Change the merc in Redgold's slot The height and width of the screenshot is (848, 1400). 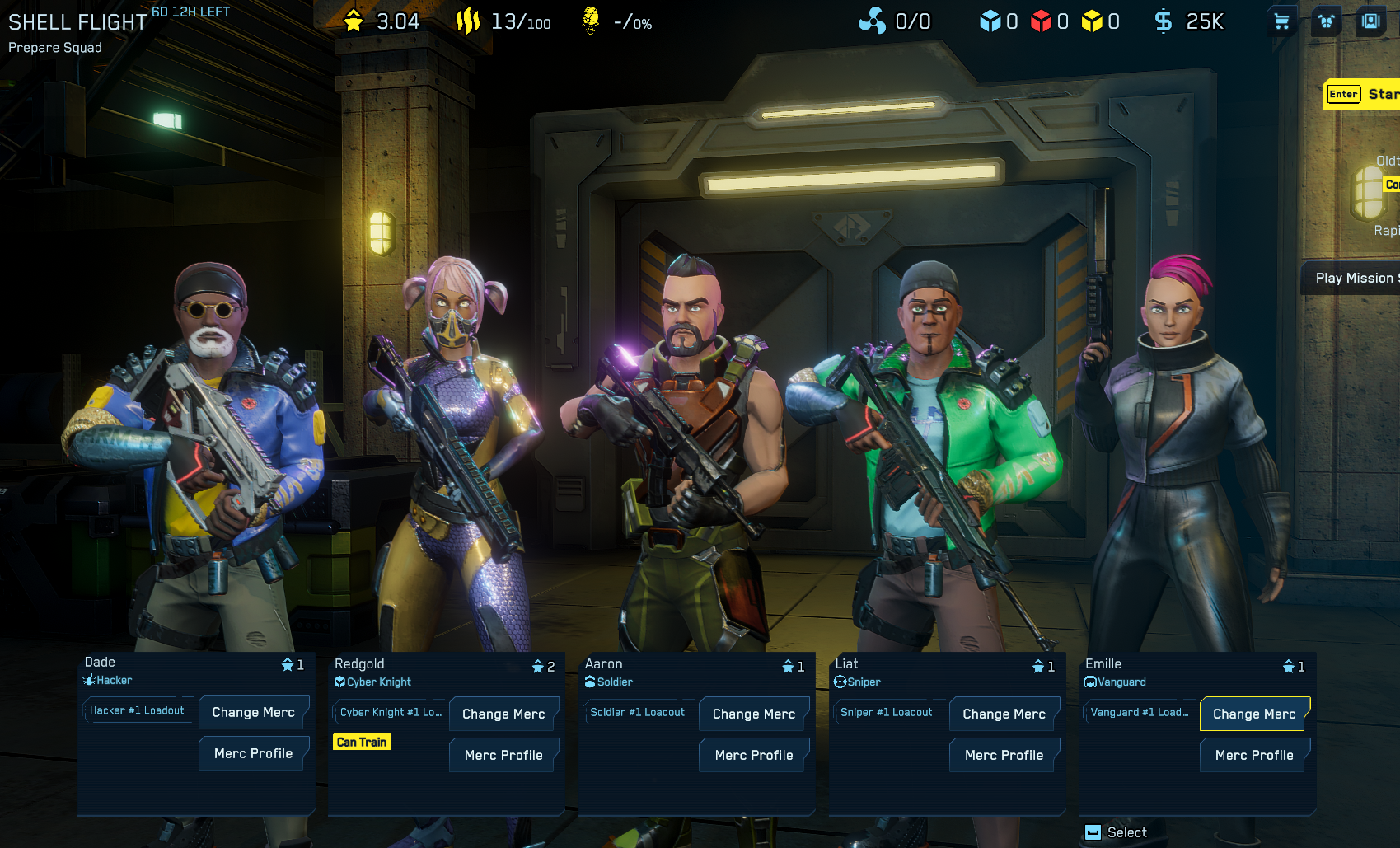tap(503, 714)
